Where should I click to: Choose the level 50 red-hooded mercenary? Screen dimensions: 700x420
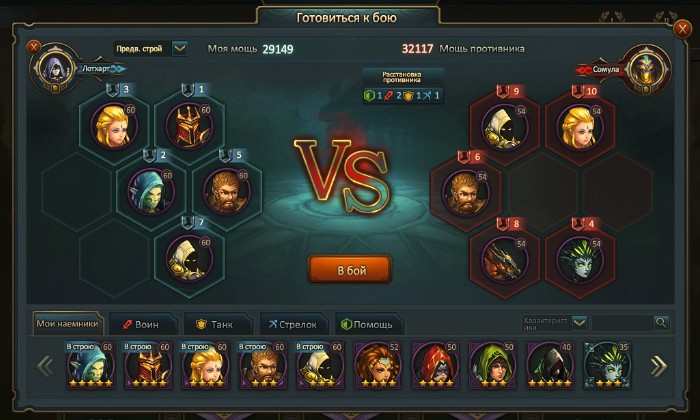tap(431, 365)
